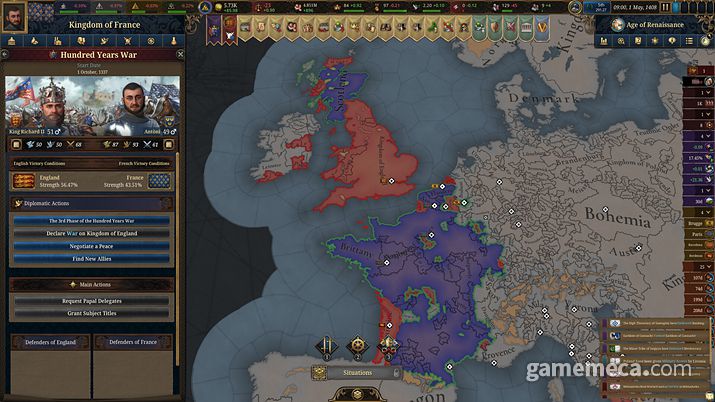Select Negotiate a Peace action
The image size is (715, 402).
point(91,245)
